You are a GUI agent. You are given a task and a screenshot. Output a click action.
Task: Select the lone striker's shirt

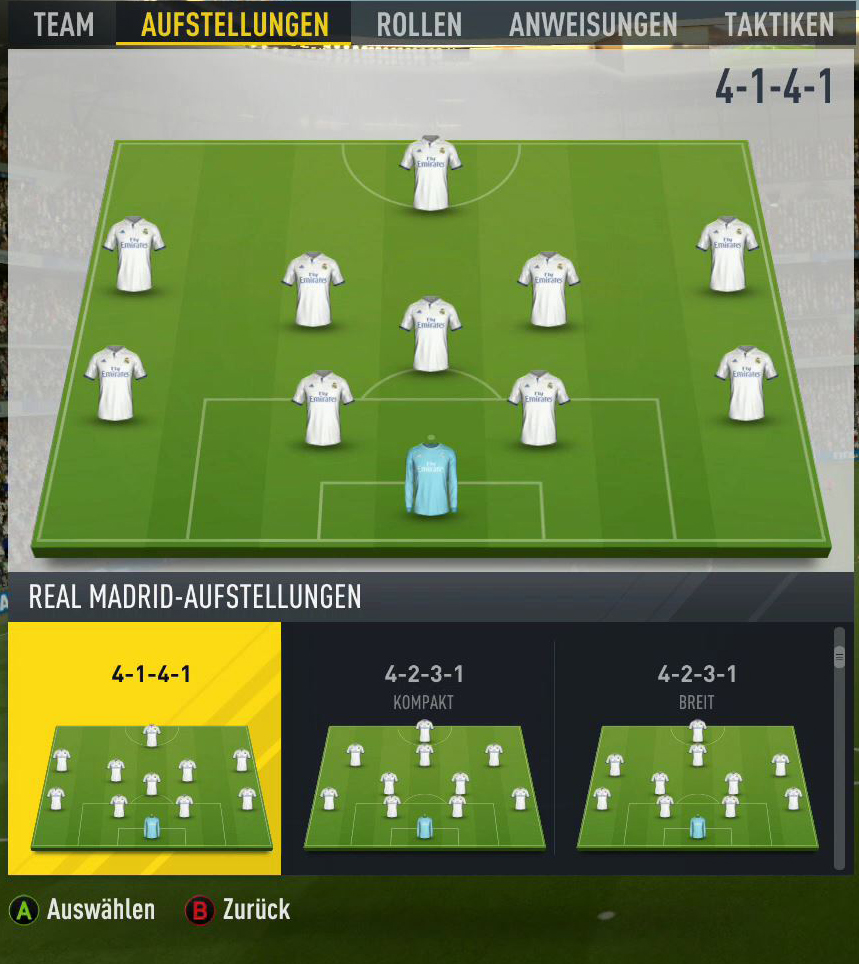click(x=431, y=173)
